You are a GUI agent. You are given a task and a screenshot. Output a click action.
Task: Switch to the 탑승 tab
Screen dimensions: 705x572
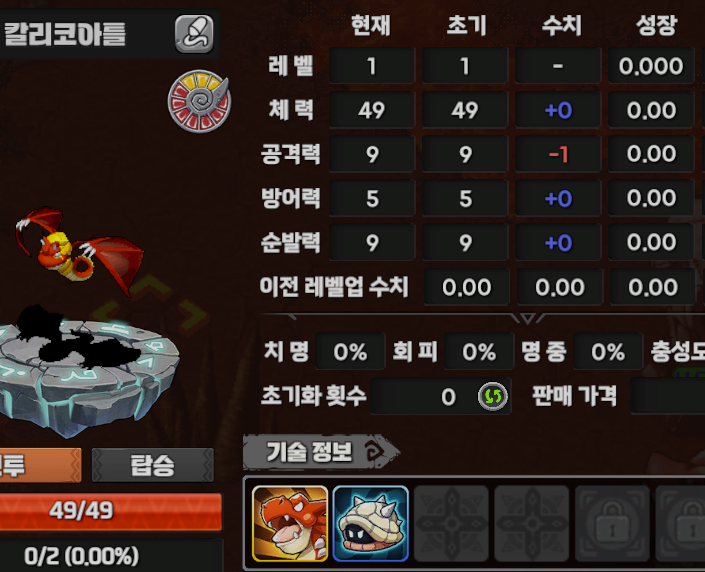click(152, 465)
